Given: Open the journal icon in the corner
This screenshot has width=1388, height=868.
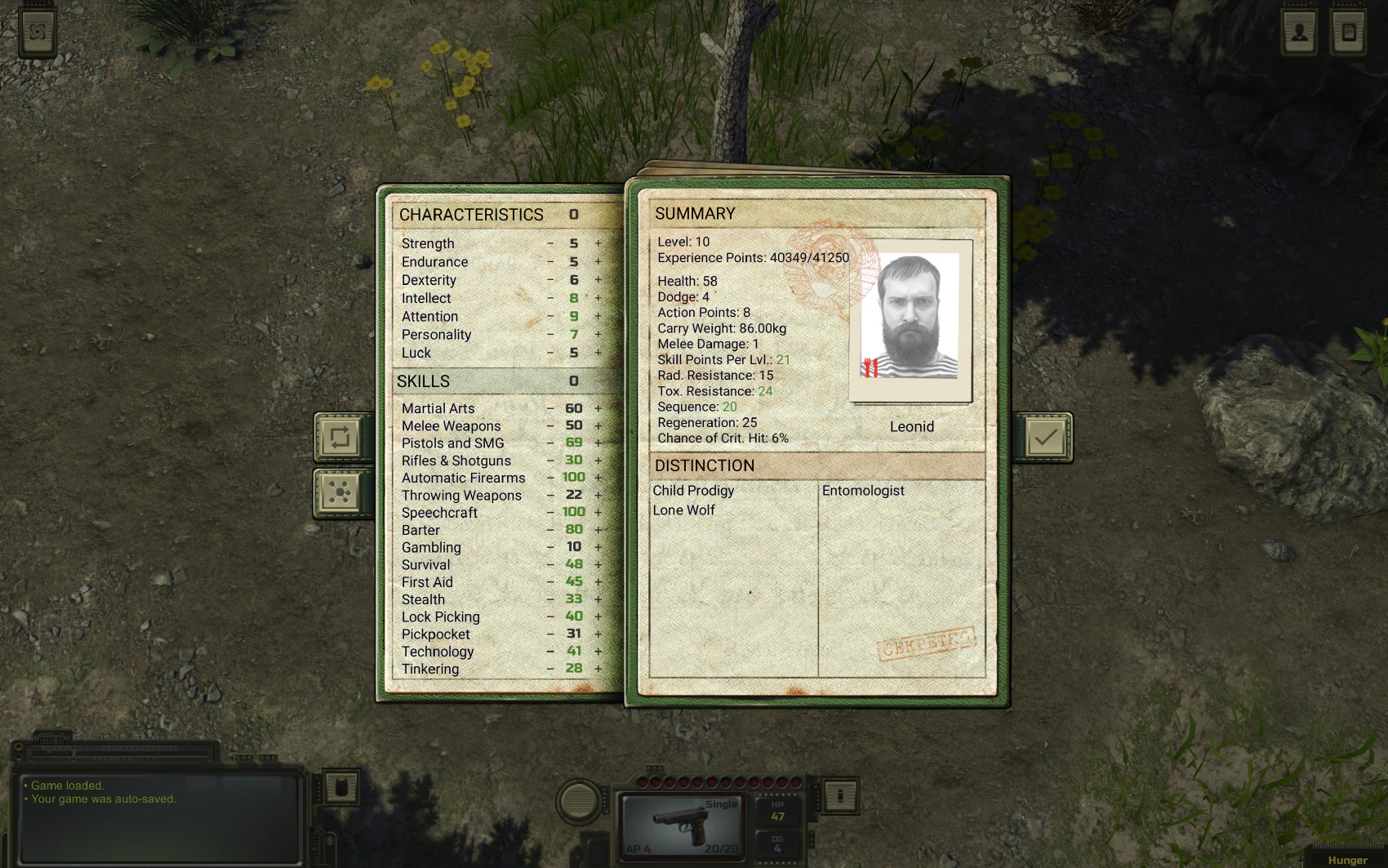Looking at the screenshot, I should point(1348,33).
